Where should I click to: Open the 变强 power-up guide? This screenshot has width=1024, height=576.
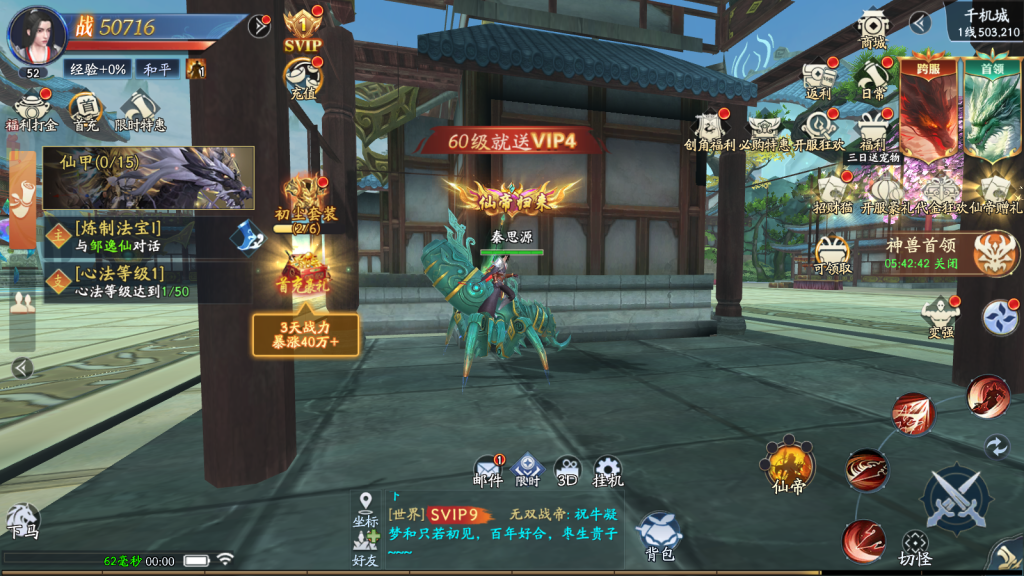click(940, 316)
